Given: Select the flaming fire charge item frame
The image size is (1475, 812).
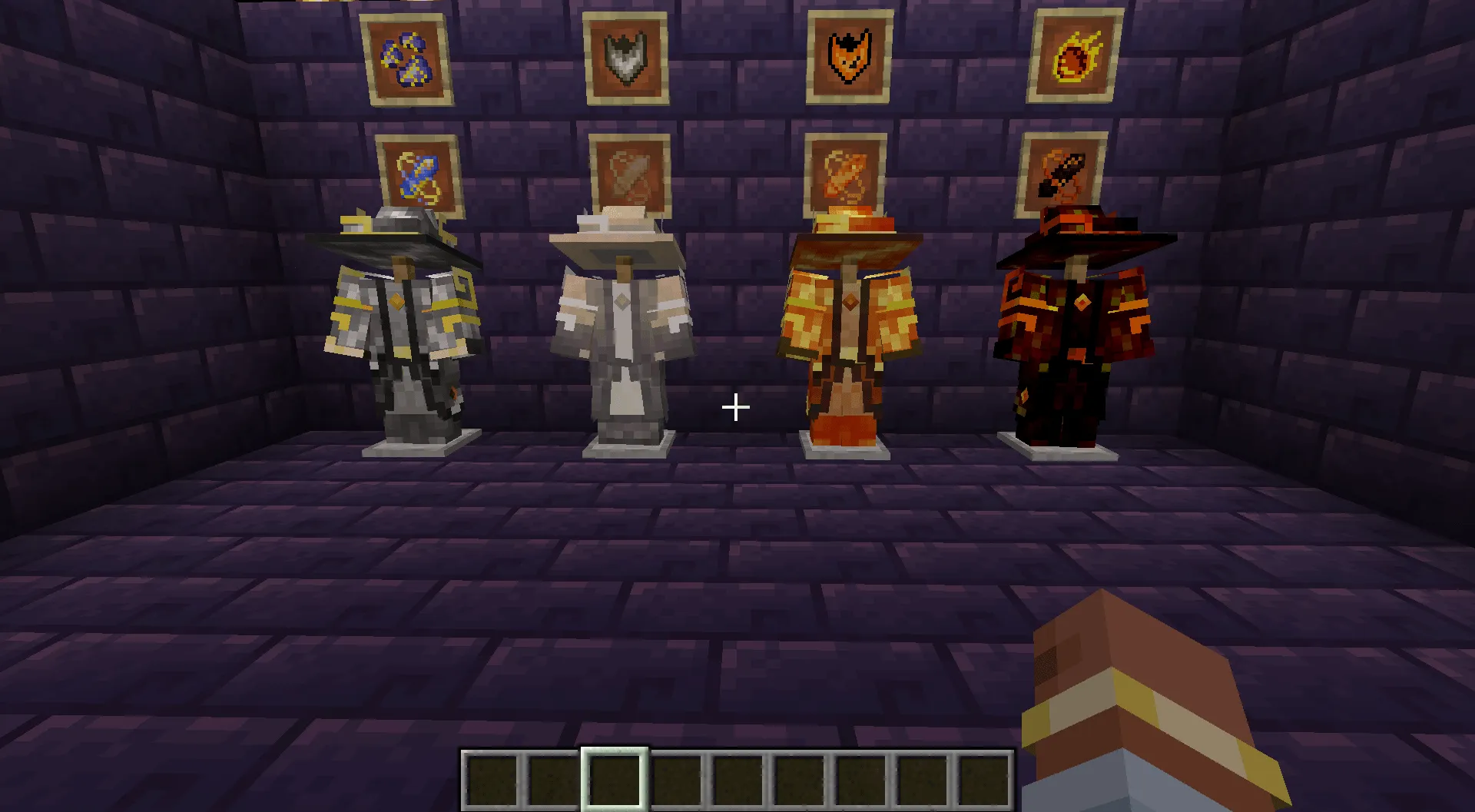Looking at the screenshot, I should click(1073, 55).
